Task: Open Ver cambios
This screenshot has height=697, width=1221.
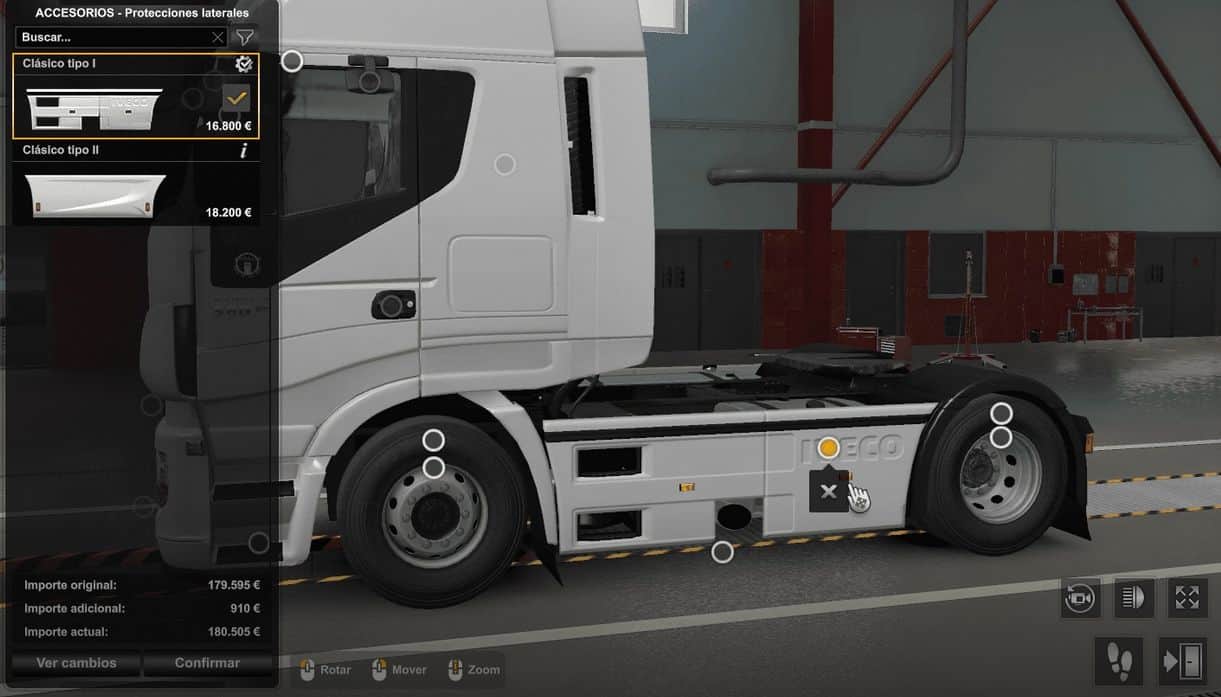Action: [x=76, y=663]
